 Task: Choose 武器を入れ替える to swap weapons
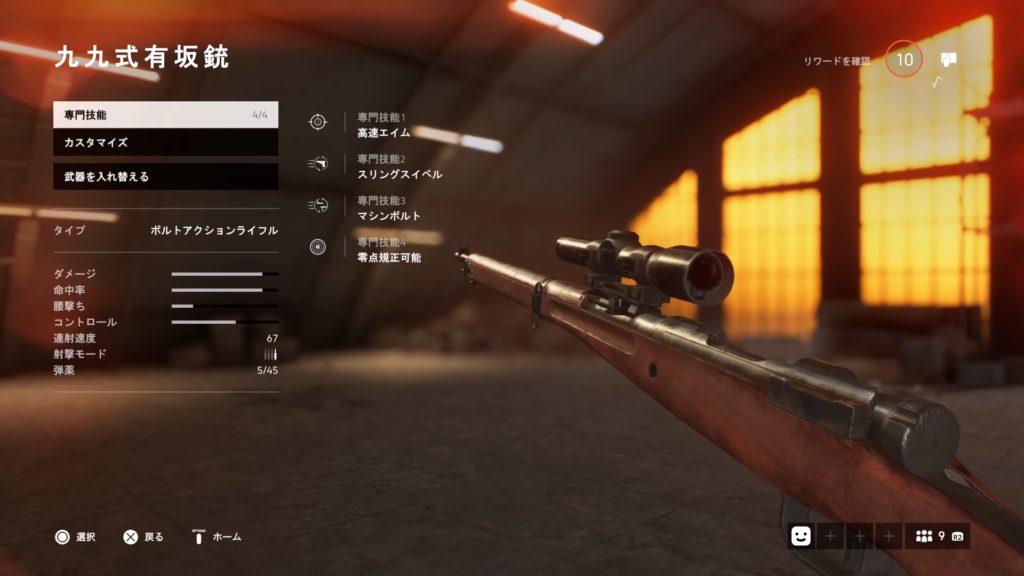pyautogui.click(x=165, y=177)
